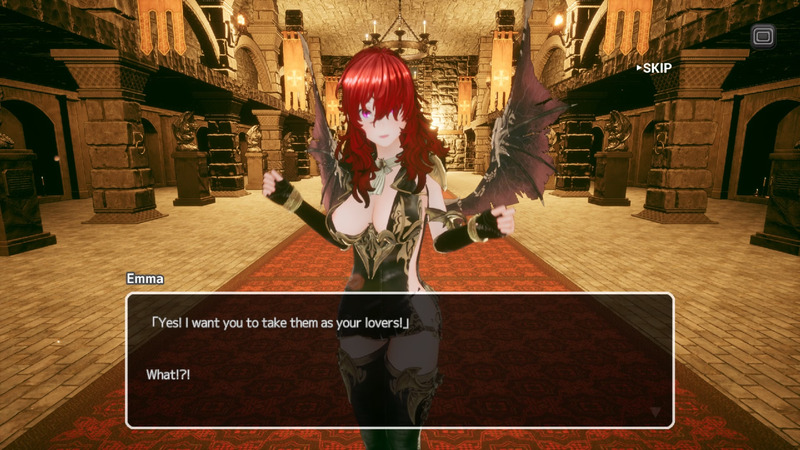Advance dialogue with the down arrow indicator
Viewport: 800px width, 450px height.
655,411
